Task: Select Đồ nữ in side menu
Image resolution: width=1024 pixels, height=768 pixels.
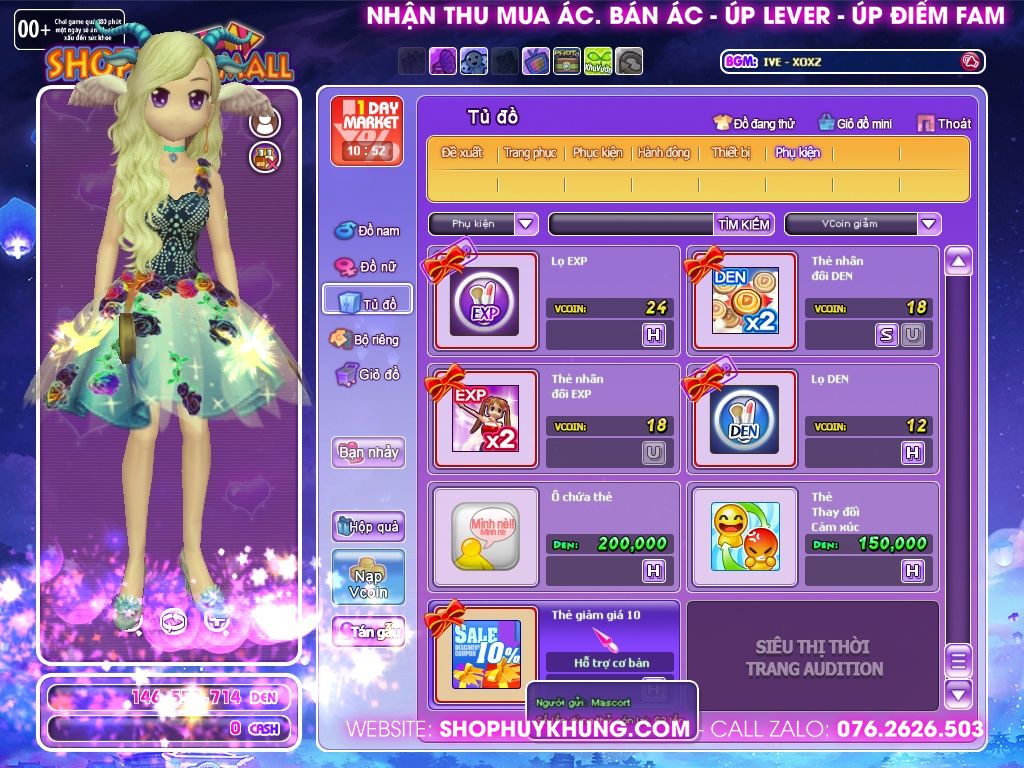Action: click(x=367, y=267)
